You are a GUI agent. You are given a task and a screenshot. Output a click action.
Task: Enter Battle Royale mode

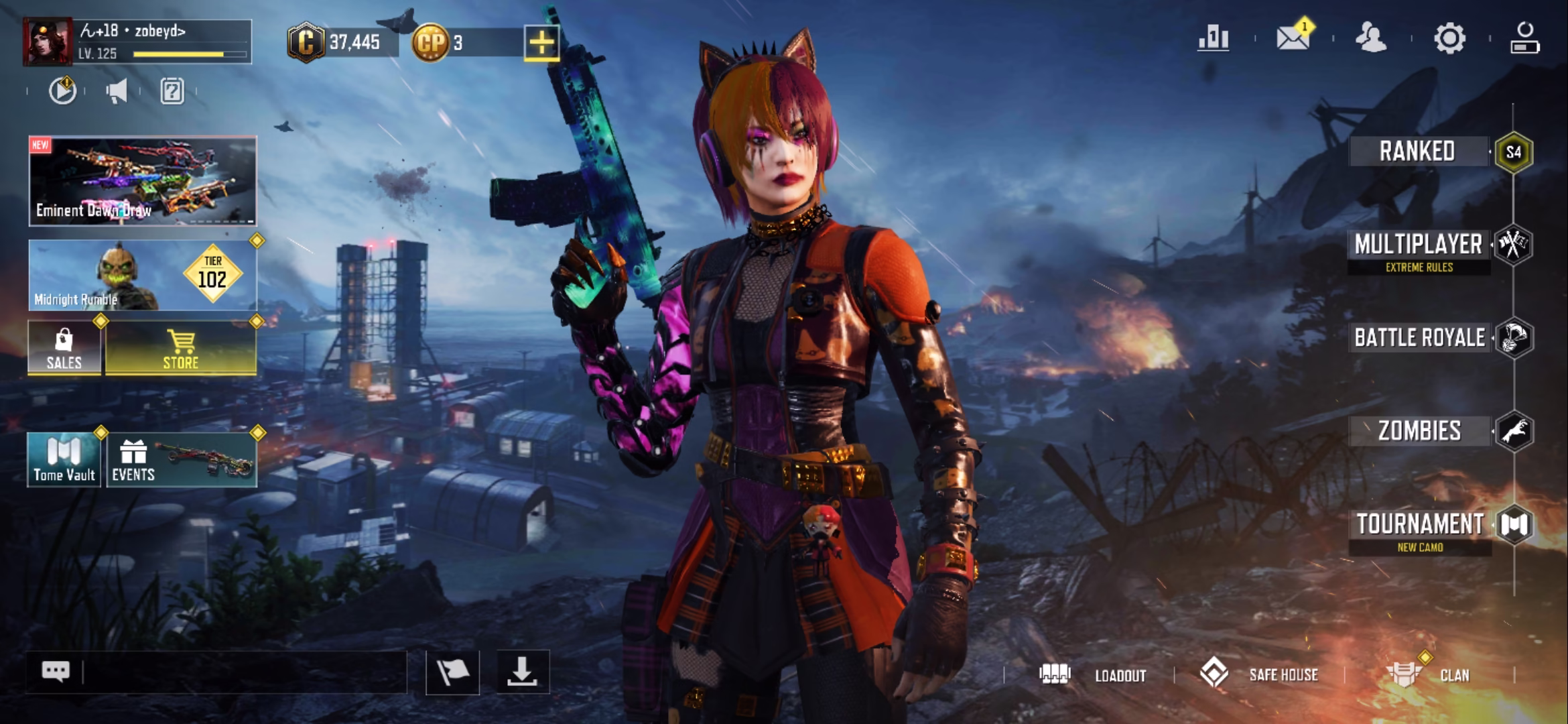[1420, 337]
